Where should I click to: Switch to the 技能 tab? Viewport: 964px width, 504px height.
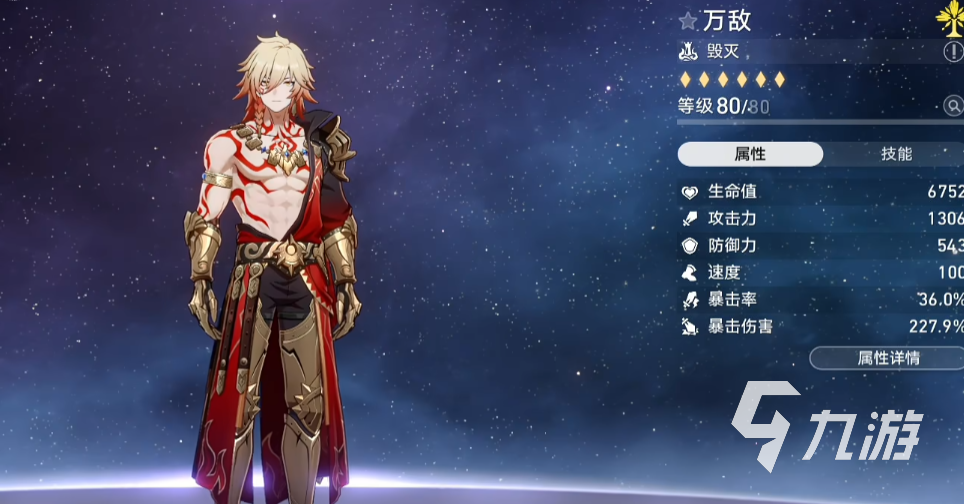click(x=896, y=154)
